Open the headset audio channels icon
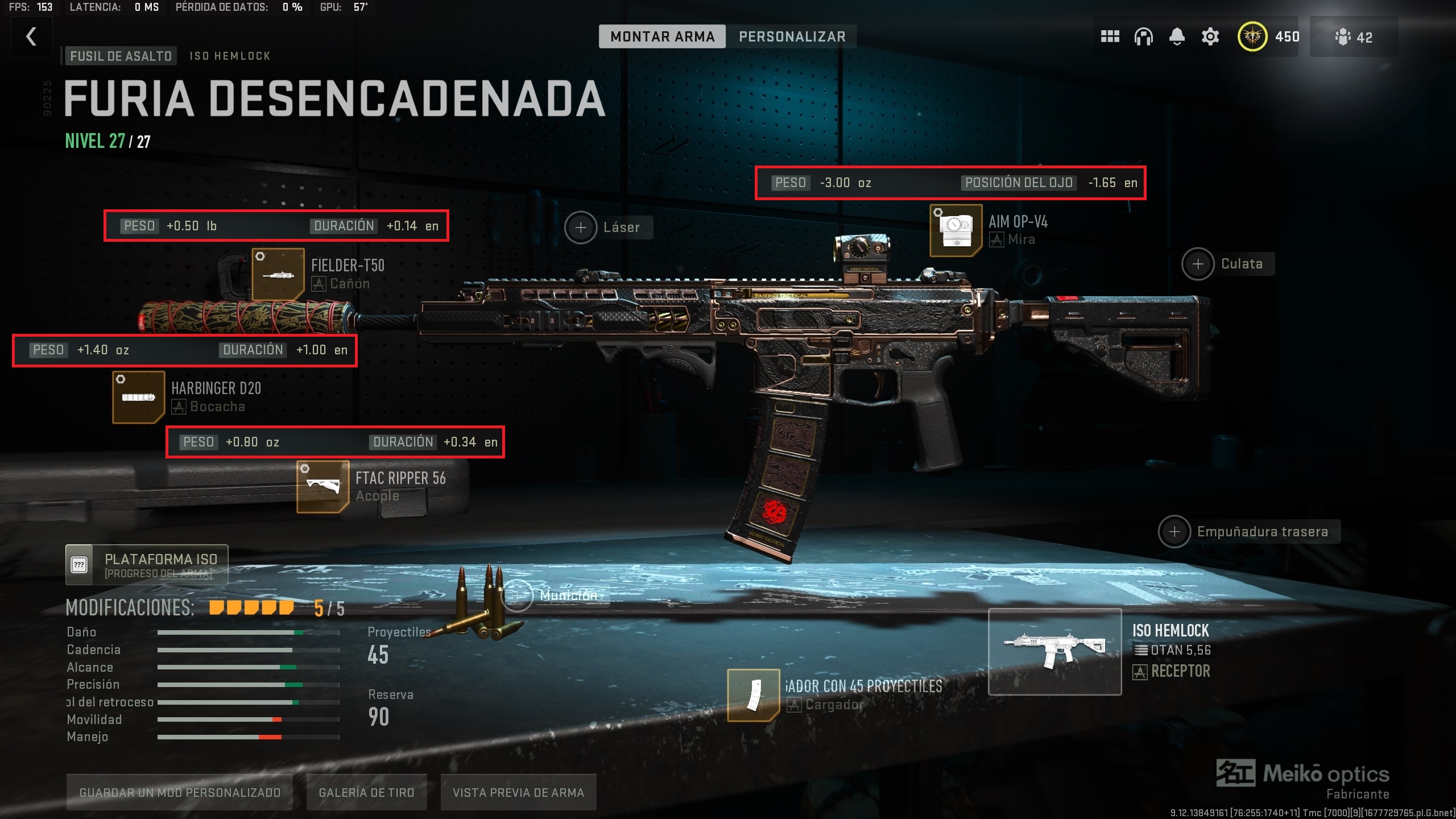This screenshot has height=819, width=1456. [x=1143, y=36]
